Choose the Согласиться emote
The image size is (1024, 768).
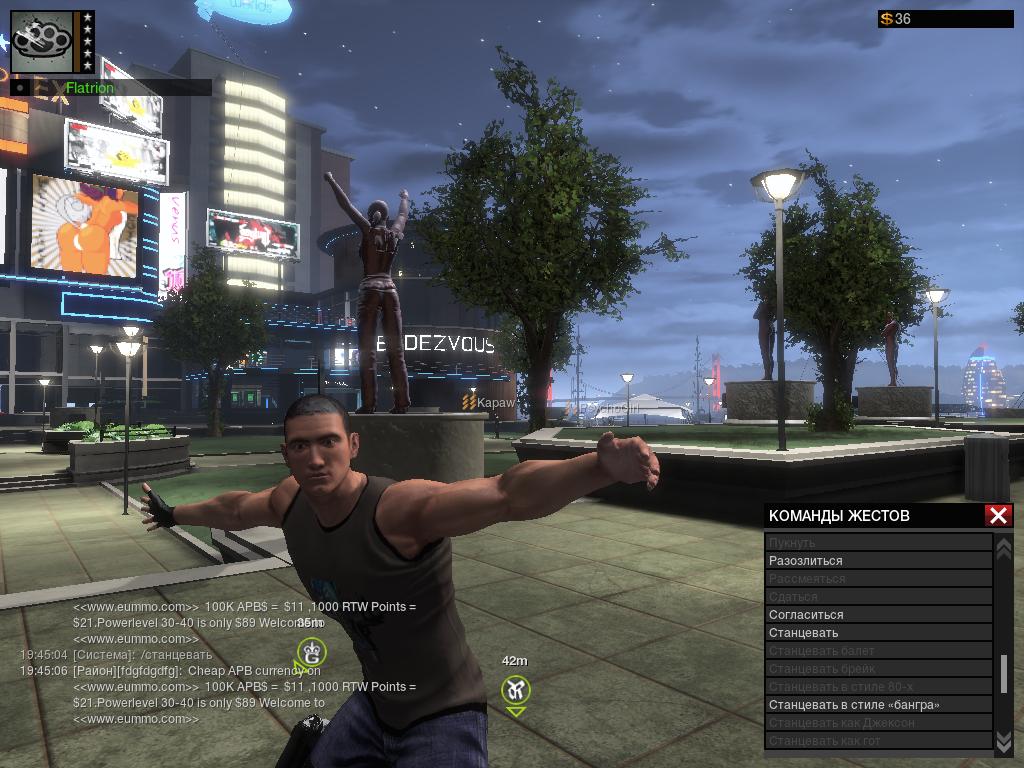878,615
